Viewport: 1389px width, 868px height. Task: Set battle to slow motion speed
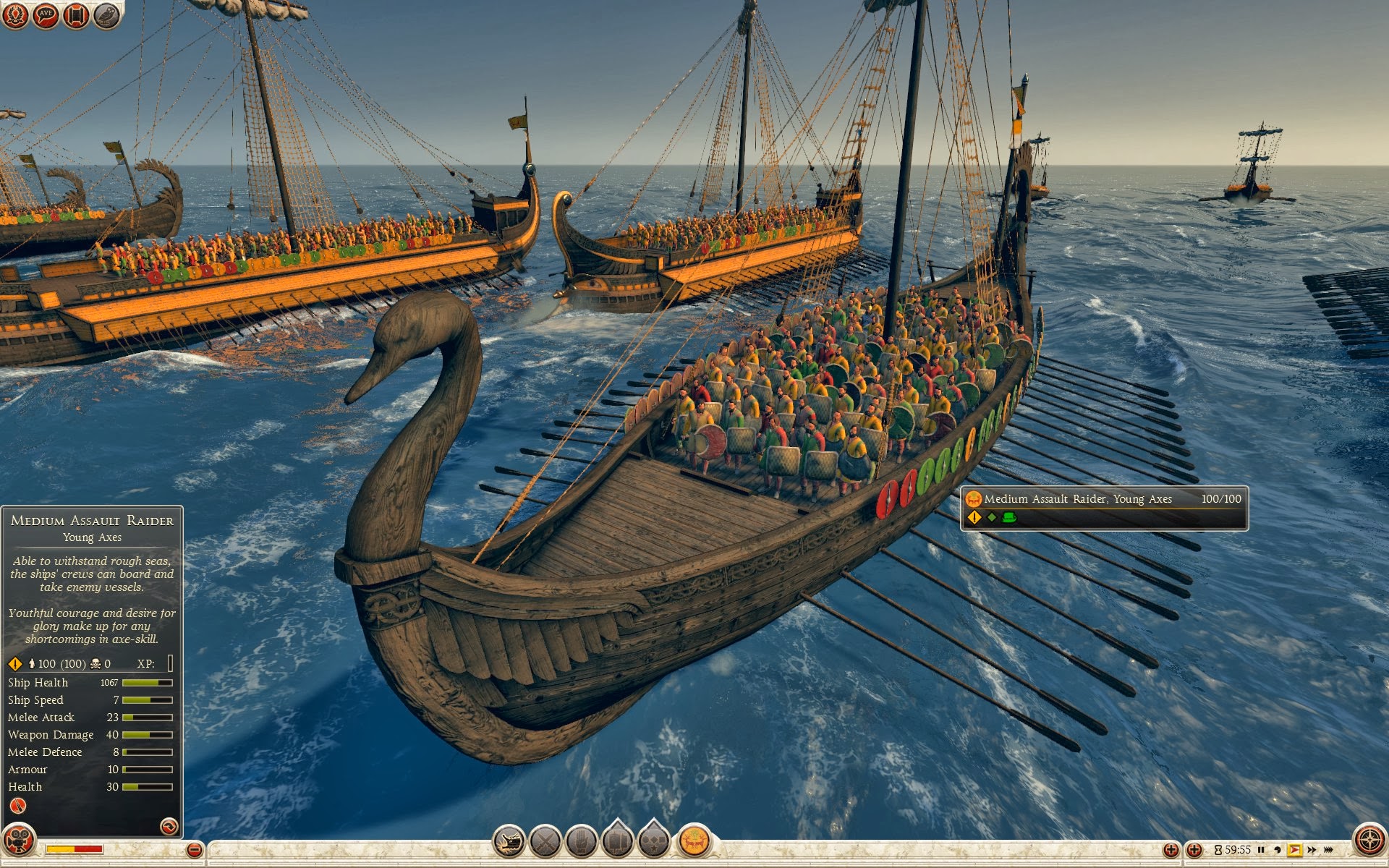click(x=1278, y=850)
